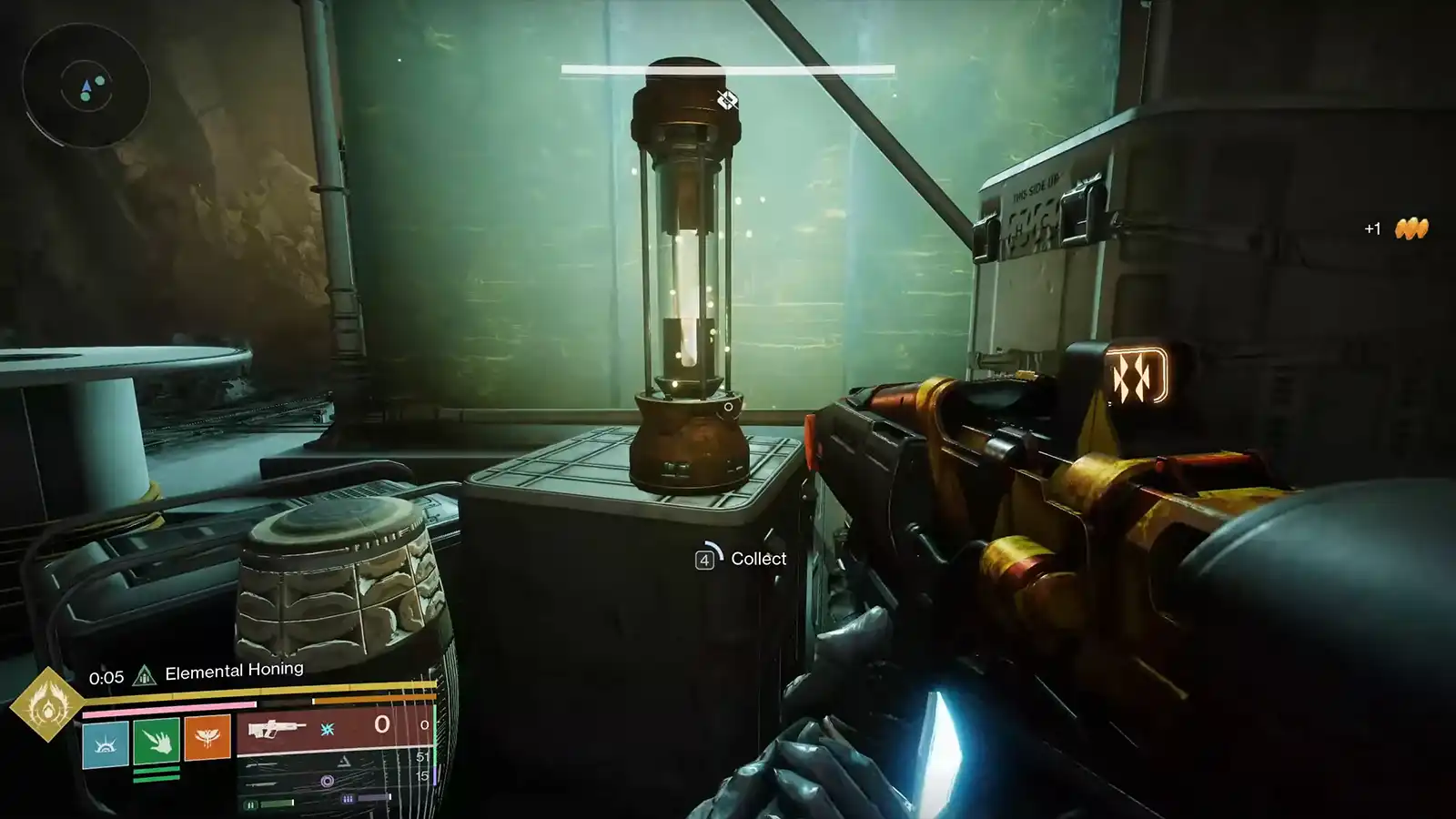Click the orange double-arrow crate display panel
1456x819 pixels.
1138,373
